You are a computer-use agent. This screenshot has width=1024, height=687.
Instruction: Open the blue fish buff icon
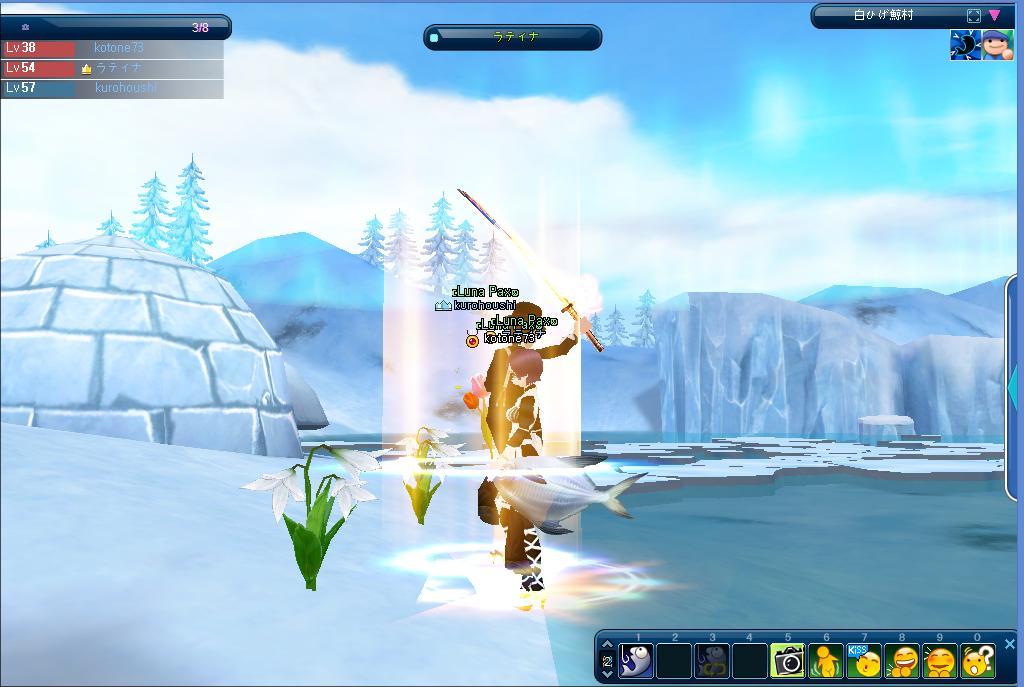pyautogui.click(x=965, y=46)
